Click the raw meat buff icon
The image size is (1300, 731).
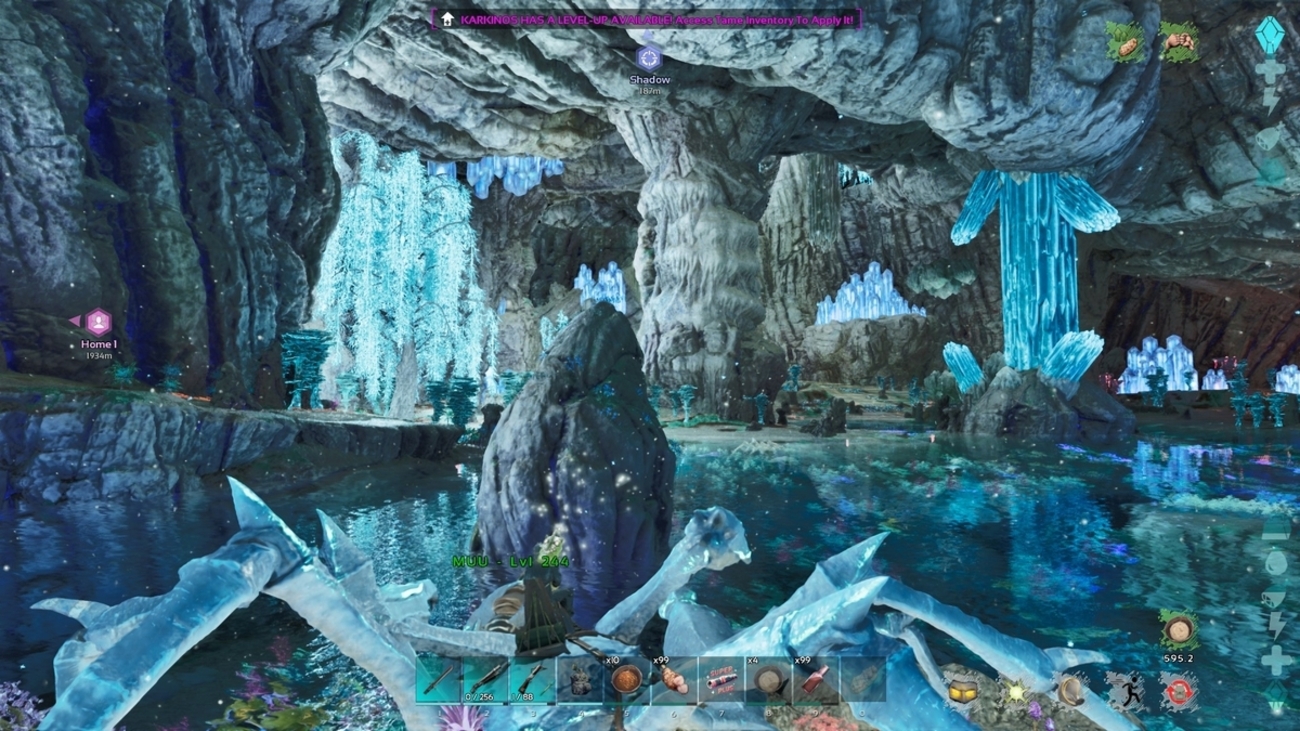pos(1180,44)
